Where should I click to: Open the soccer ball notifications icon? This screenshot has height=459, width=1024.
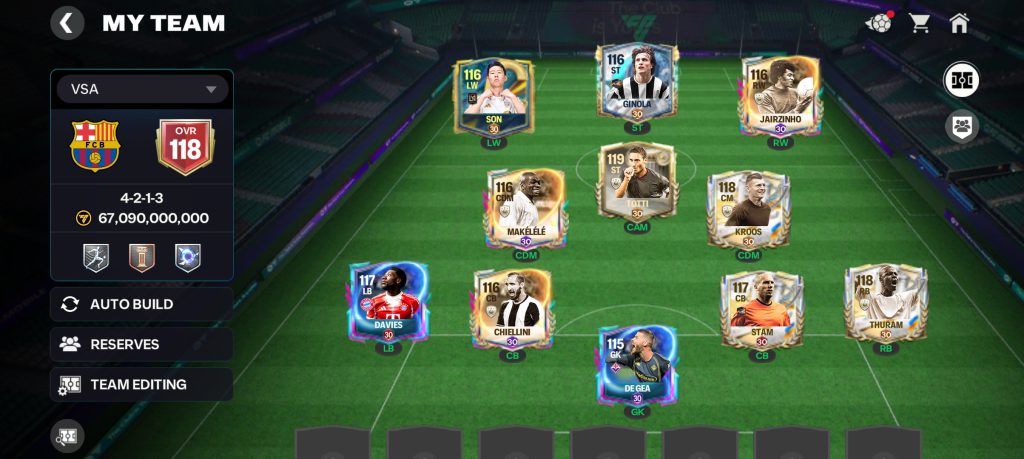coord(878,23)
